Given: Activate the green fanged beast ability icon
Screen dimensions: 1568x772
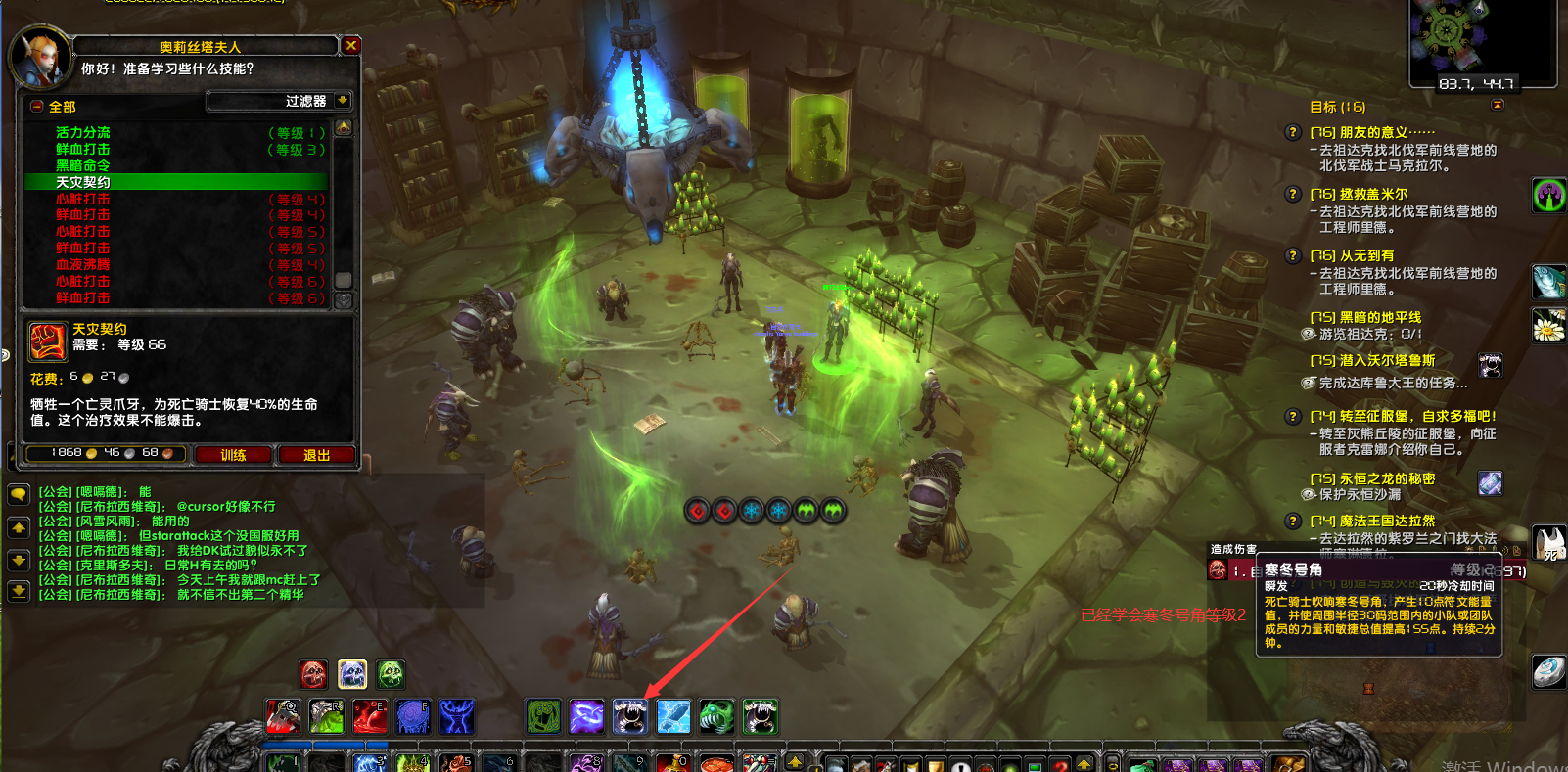Looking at the screenshot, I should (716, 716).
